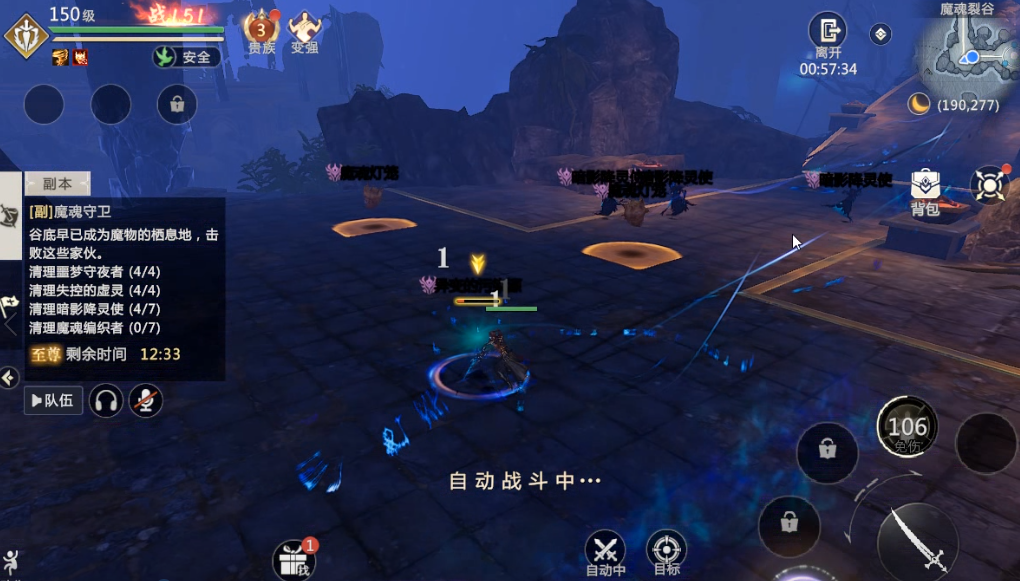This screenshot has height=581, width=1020.
Task: Toggle the headphone voice listen button
Action: [106, 401]
